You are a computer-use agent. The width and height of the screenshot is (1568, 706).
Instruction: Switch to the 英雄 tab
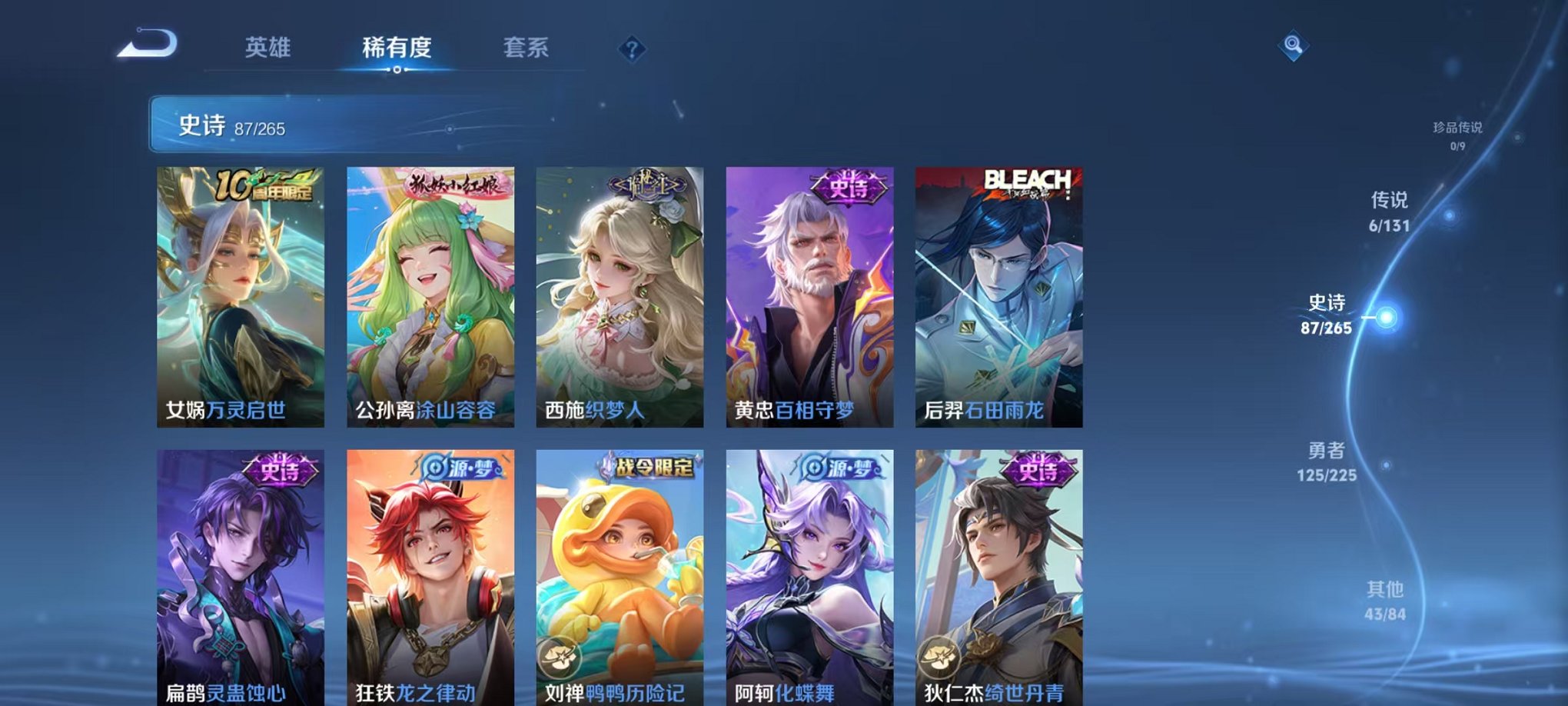267,48
